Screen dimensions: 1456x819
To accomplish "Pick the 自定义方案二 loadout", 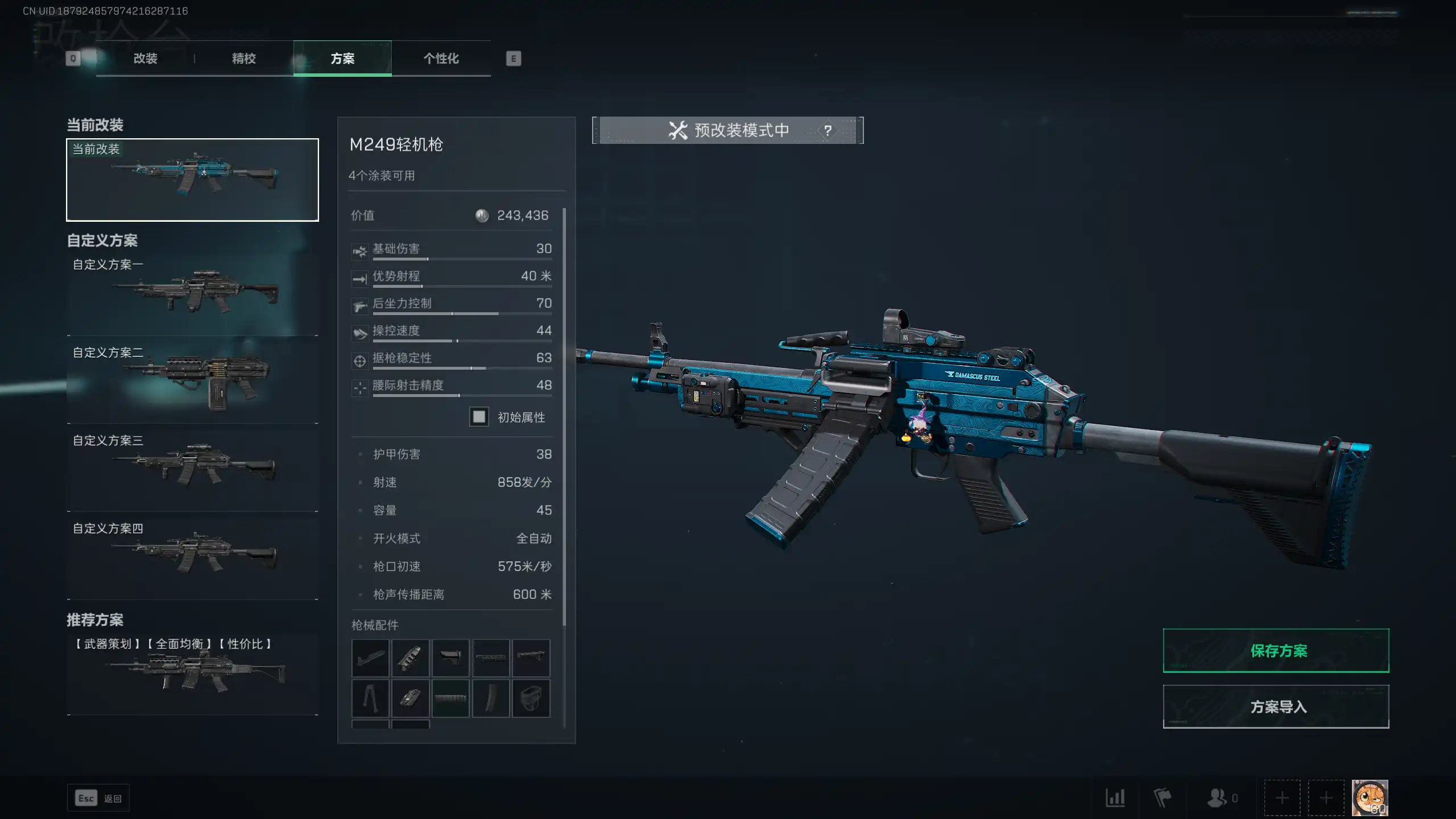I will (x=192, y=381).
